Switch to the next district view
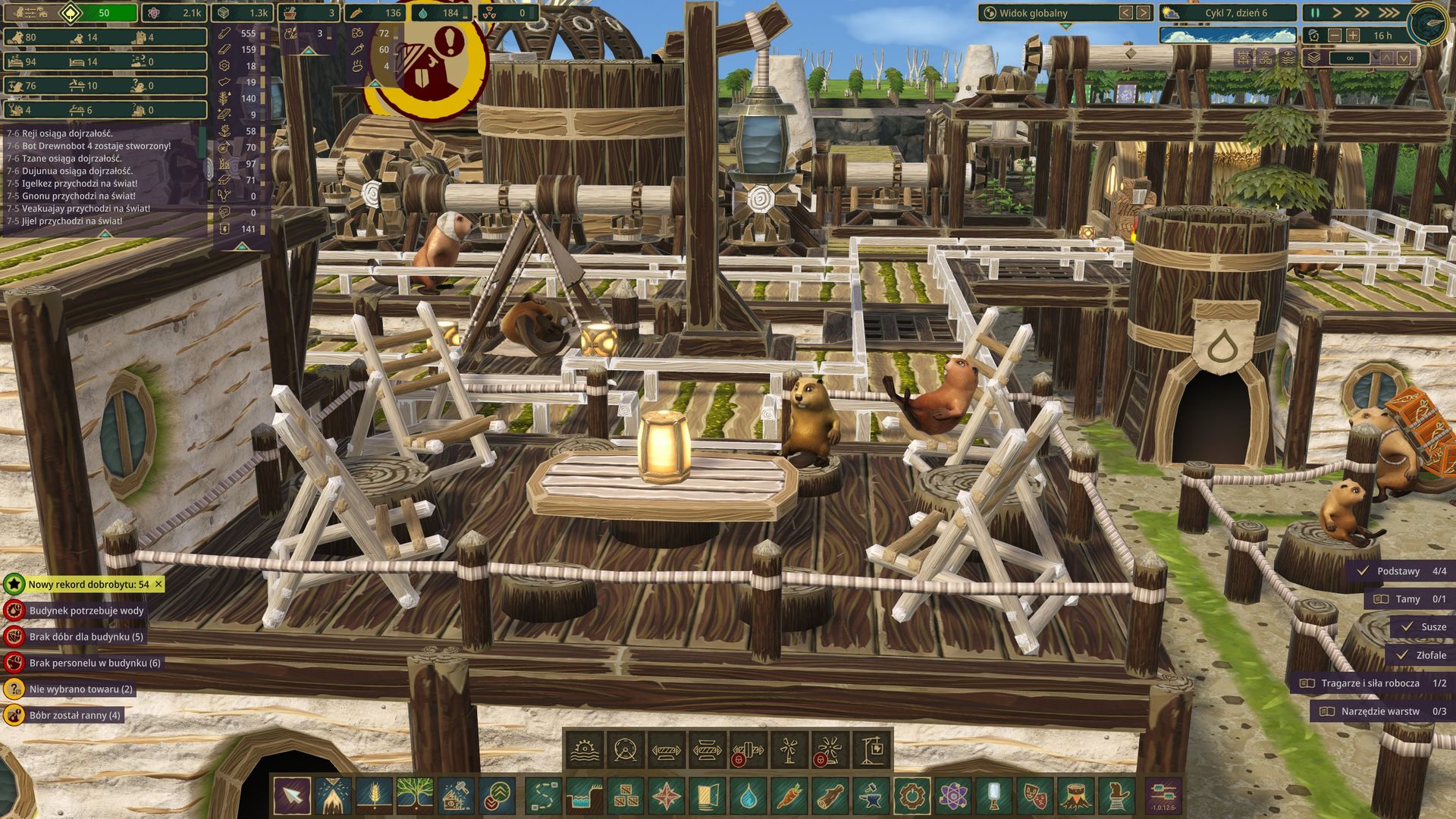The image size is (1456, 819). [x=1143, y=13]
